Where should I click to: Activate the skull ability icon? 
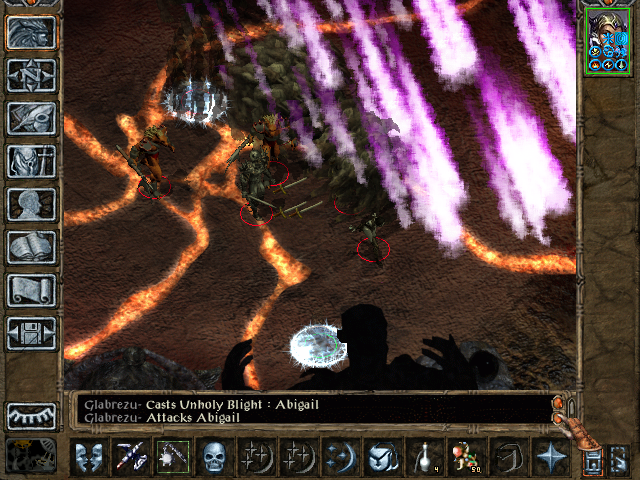click(216, 457)
